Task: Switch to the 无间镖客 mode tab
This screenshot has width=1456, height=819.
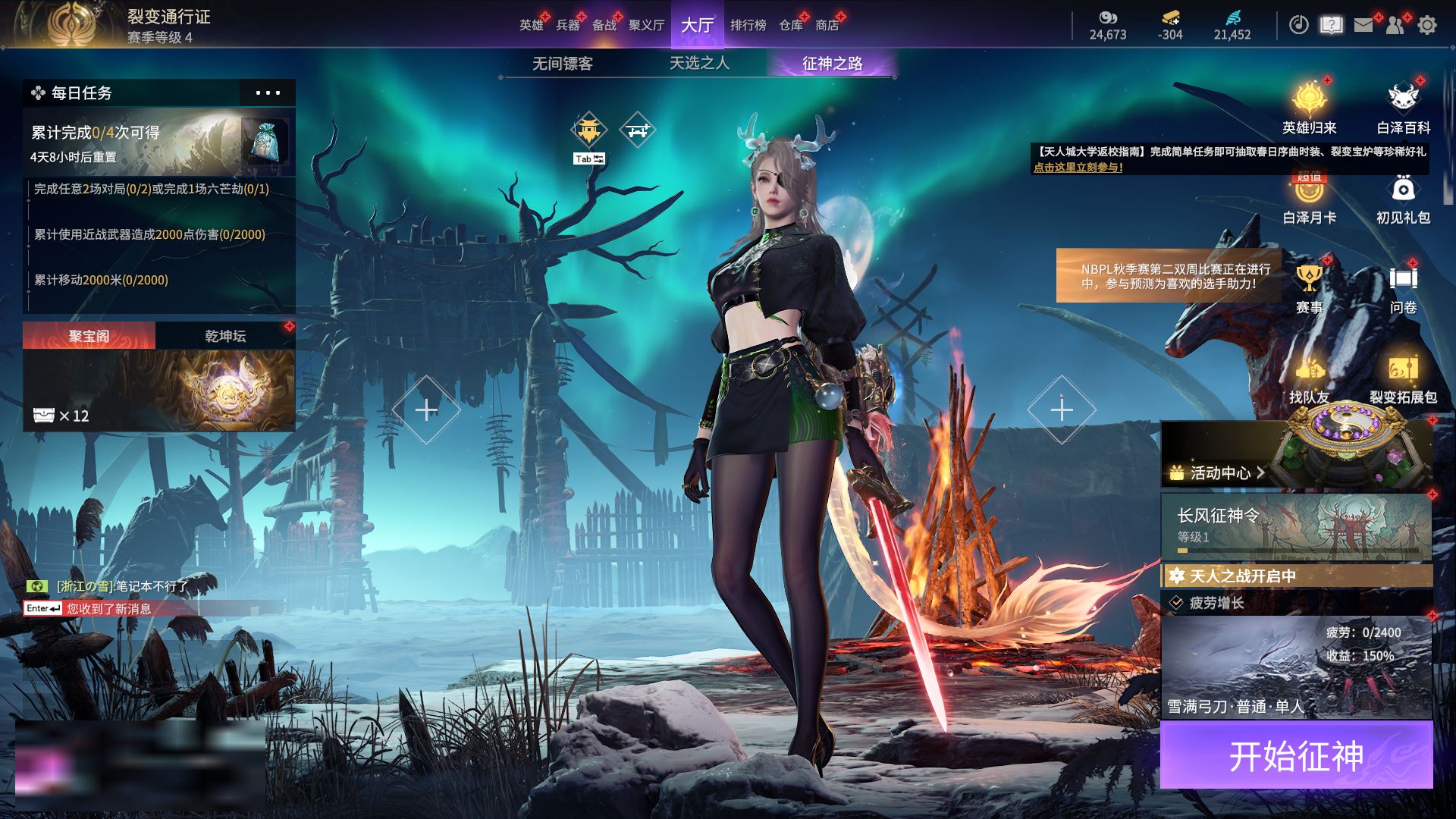Action: tap(562, 64)
